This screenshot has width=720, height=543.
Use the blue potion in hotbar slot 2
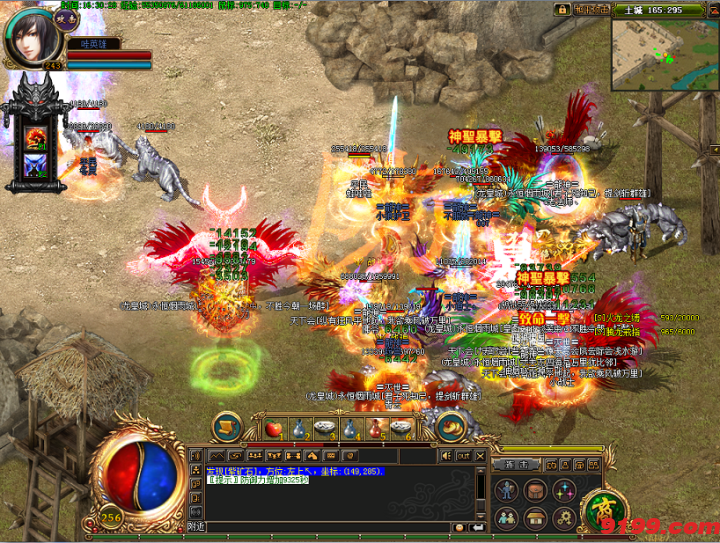(301, 429)
